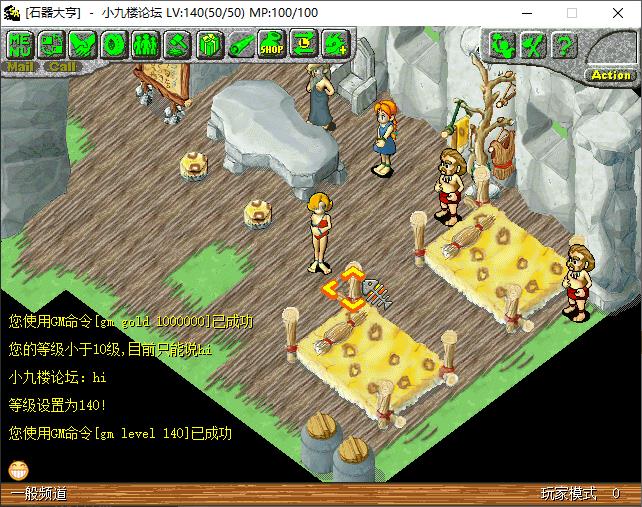Close the game window
Viewport: 642px width, 507px height.
pyautogui.click(x=618, y=13)
